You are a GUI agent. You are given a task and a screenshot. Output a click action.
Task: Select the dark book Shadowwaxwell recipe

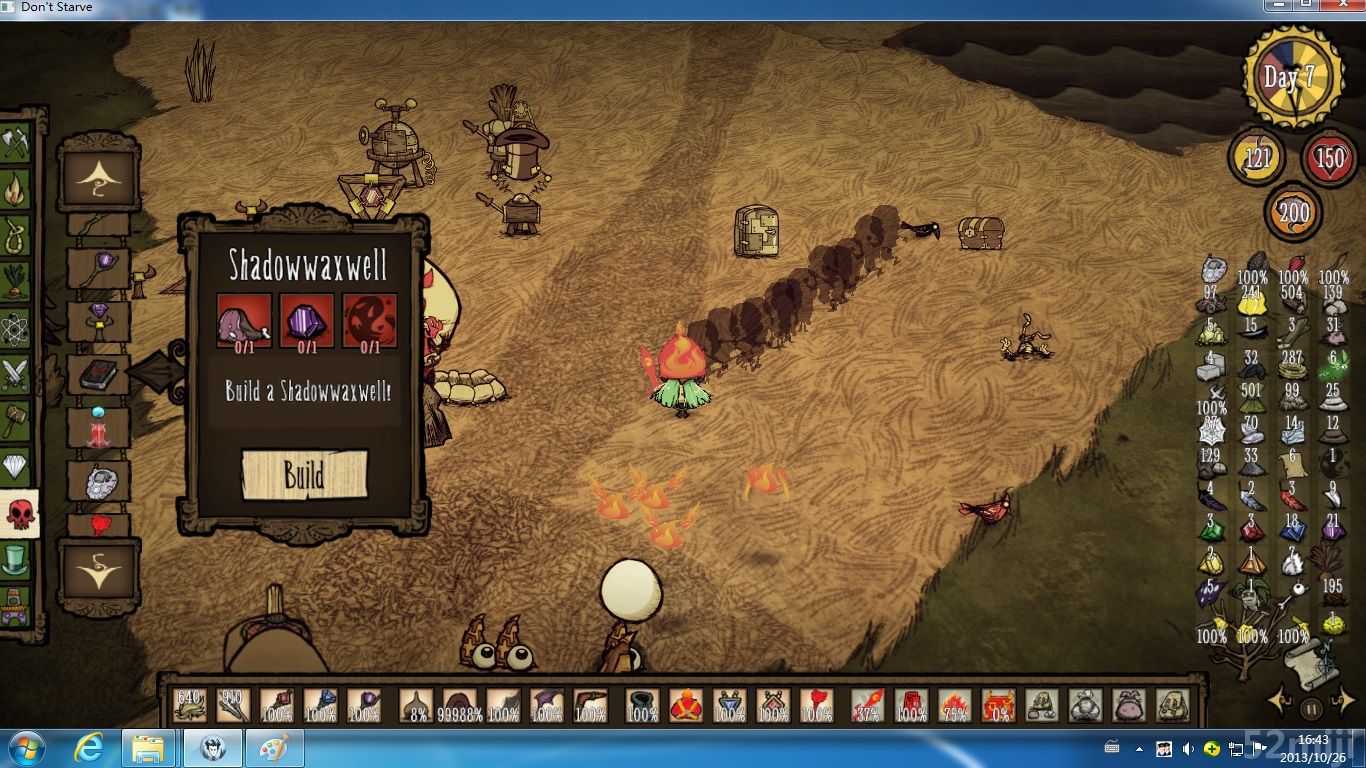point(98,375)
